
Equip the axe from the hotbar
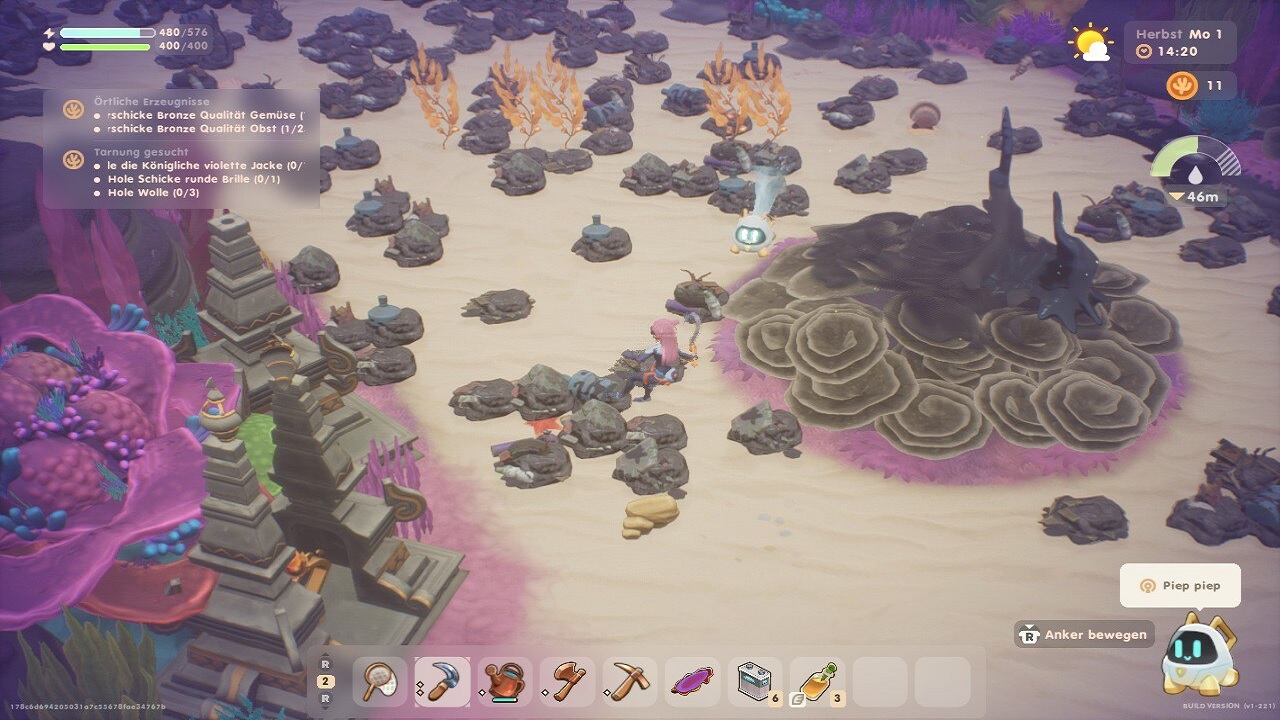pos(567,682)
